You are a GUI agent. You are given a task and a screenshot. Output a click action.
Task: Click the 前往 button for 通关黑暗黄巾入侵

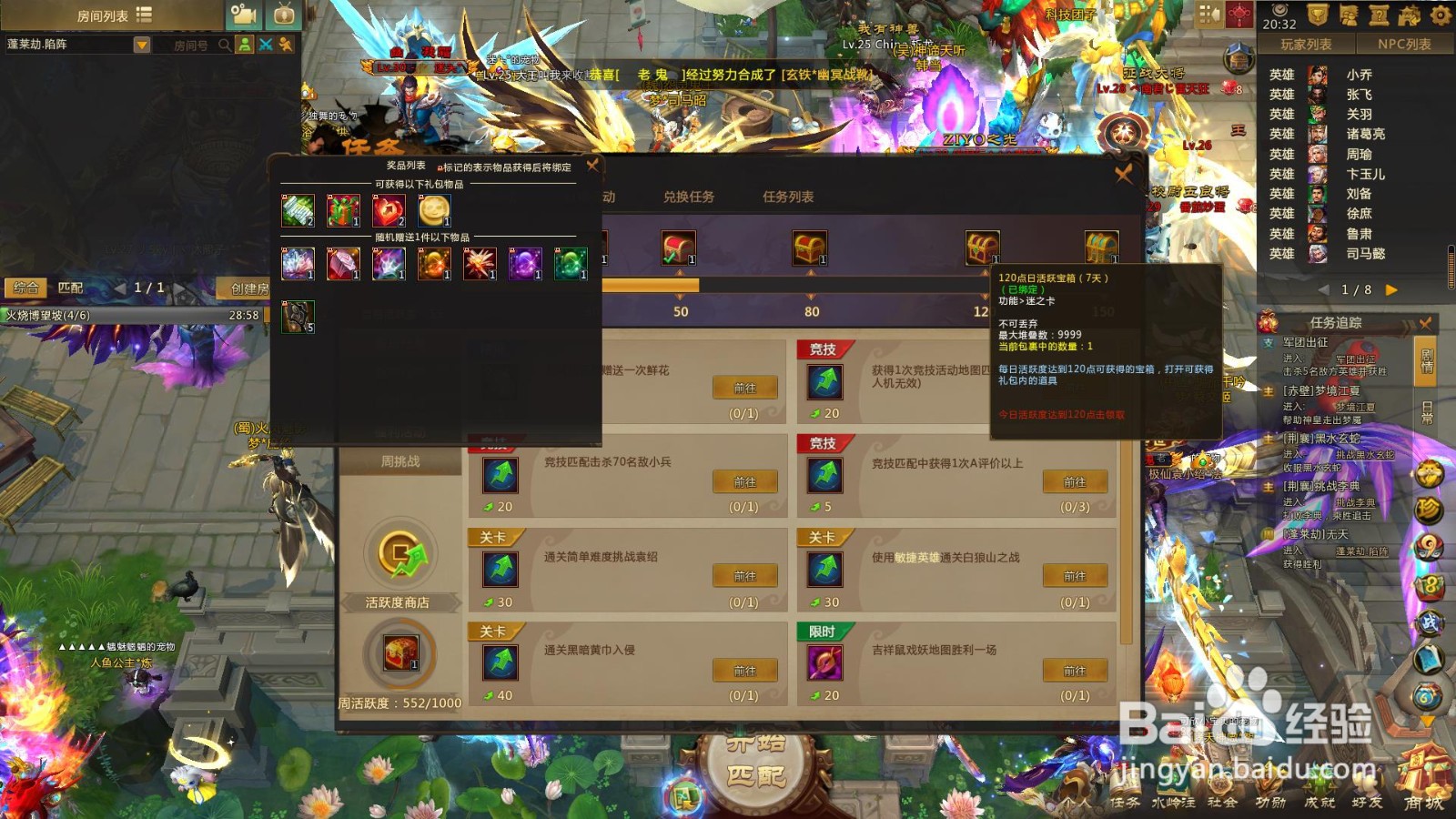(x=745, y=671)
